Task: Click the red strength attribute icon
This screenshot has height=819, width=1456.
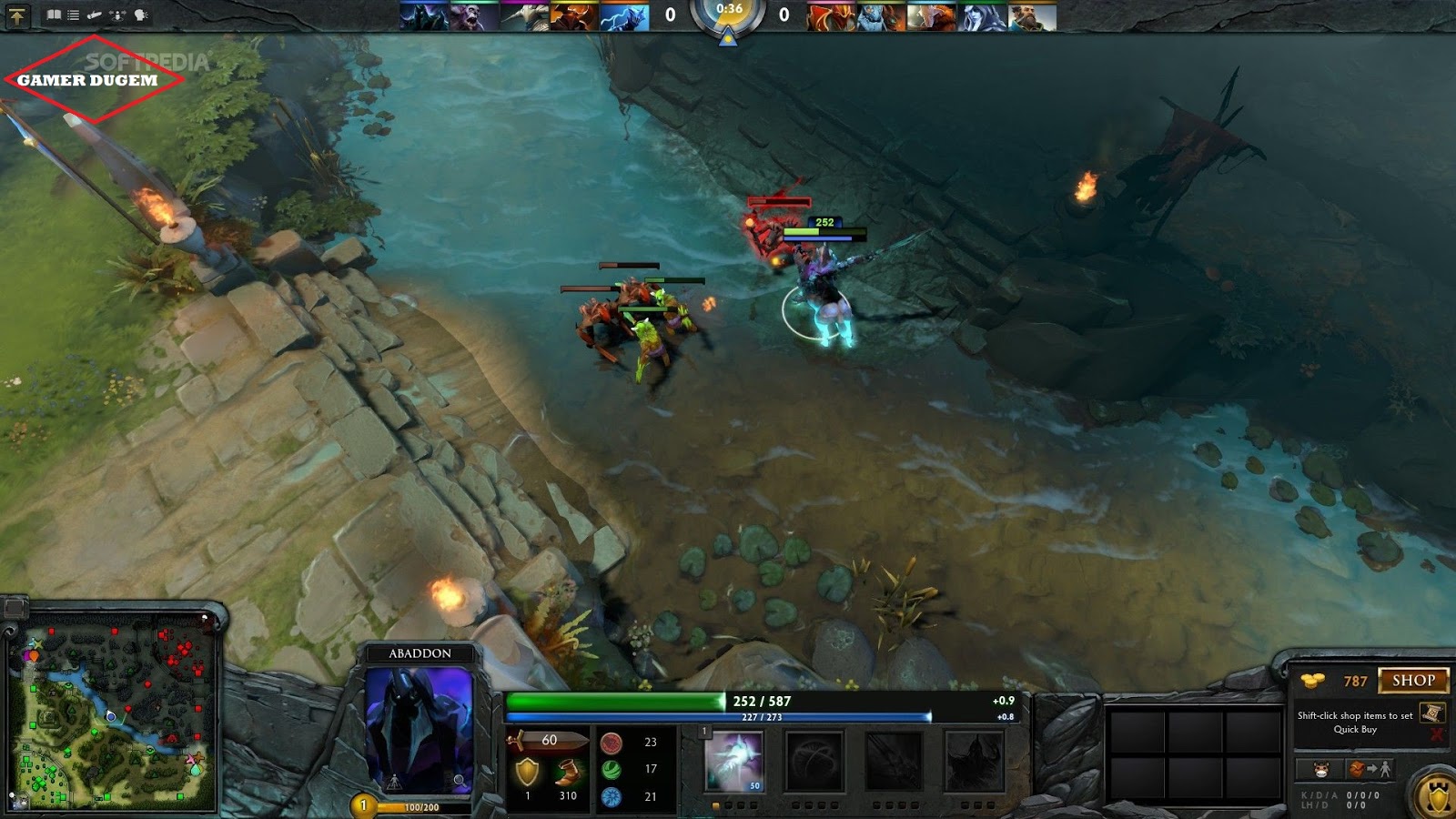Action: point(612,743)
